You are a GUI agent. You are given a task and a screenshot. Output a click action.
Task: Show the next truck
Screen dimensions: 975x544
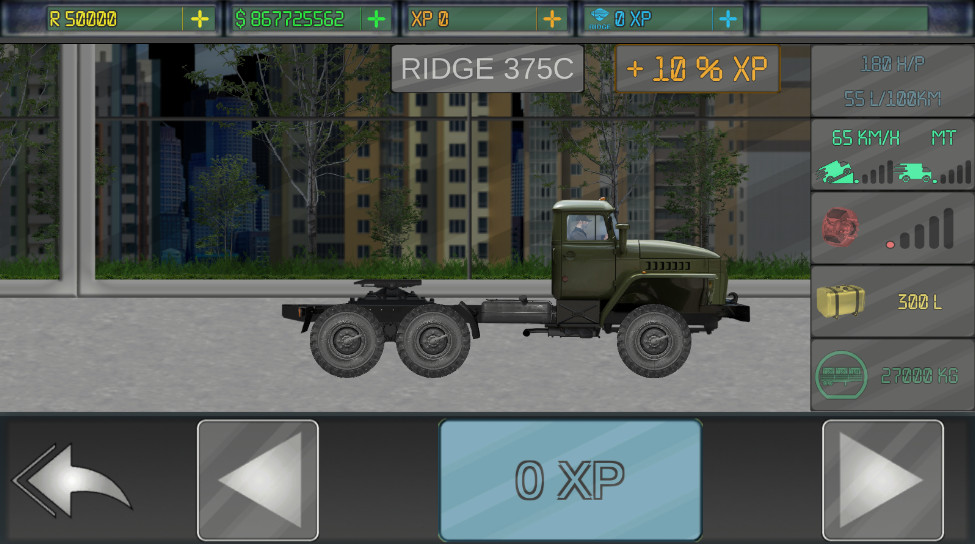[882, 480]
